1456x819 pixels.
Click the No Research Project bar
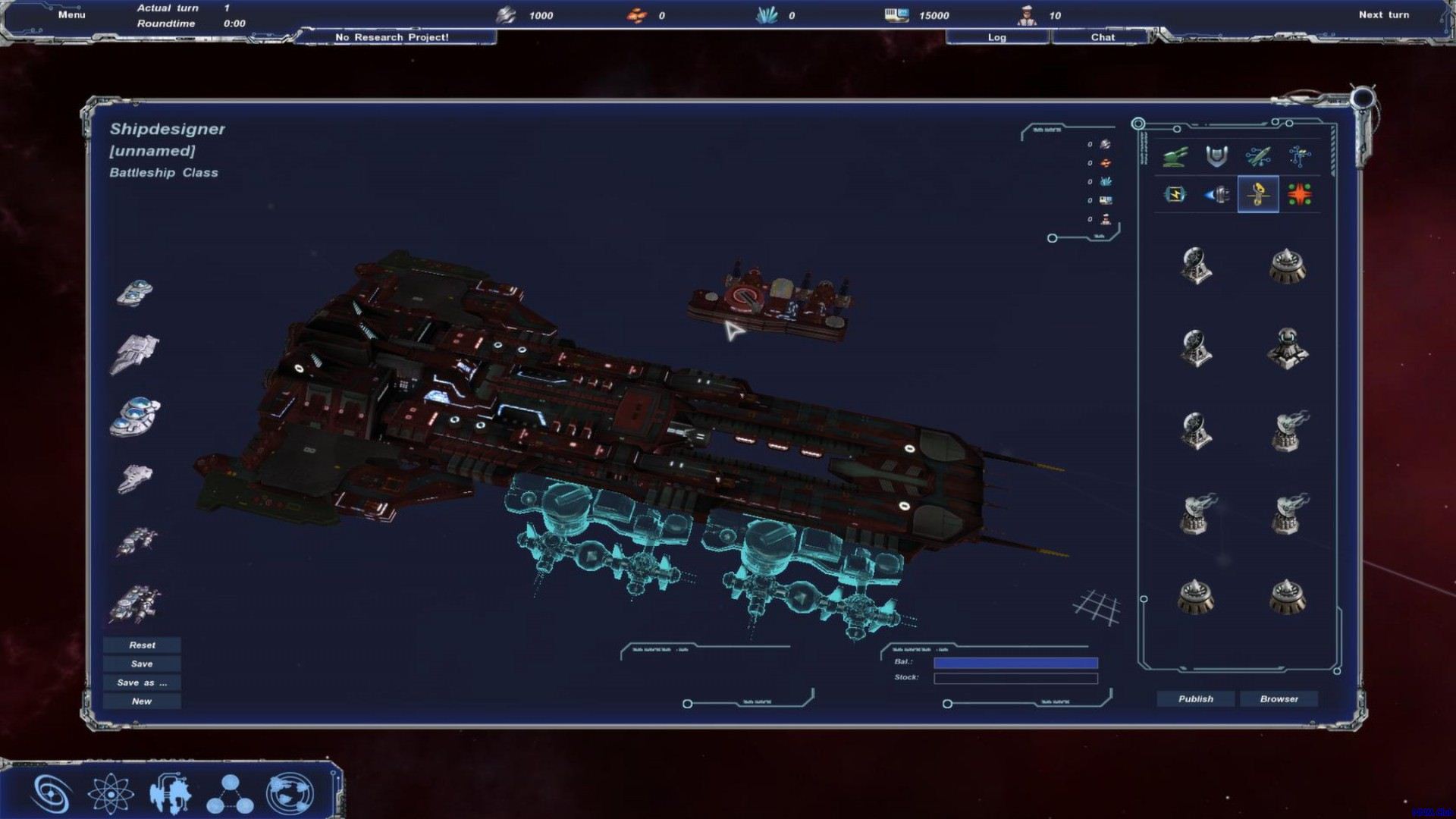point(392,37)
